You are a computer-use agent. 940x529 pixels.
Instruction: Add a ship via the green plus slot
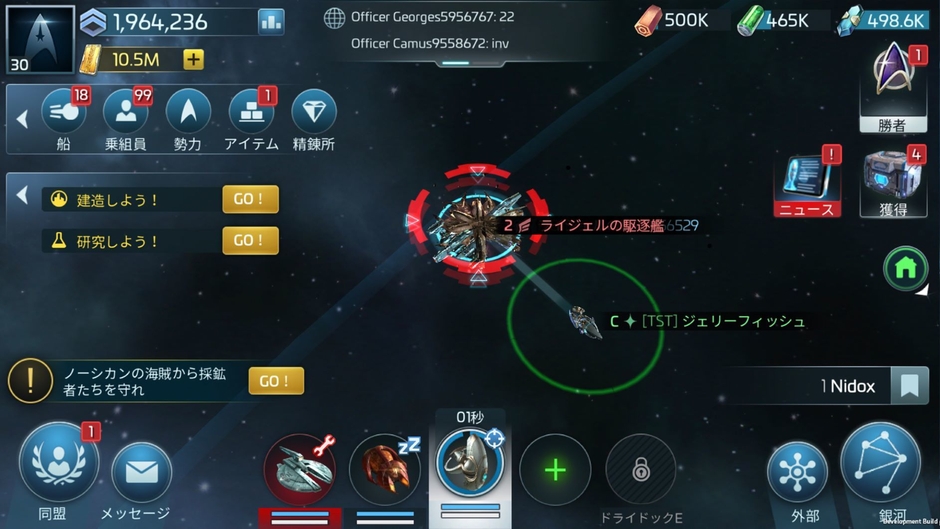click(555, 470)
